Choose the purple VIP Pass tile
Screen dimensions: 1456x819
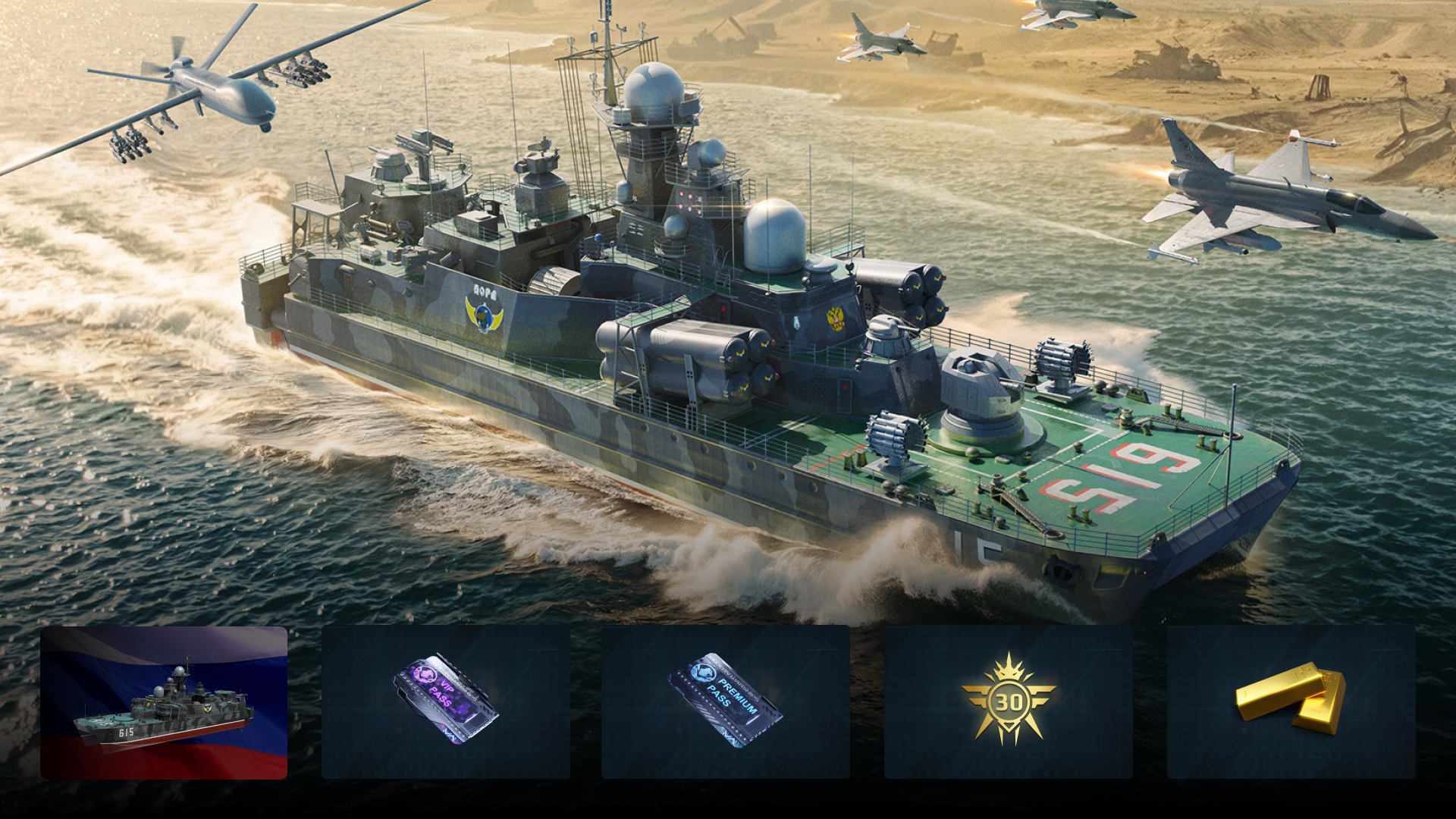[x=446, y=702]
